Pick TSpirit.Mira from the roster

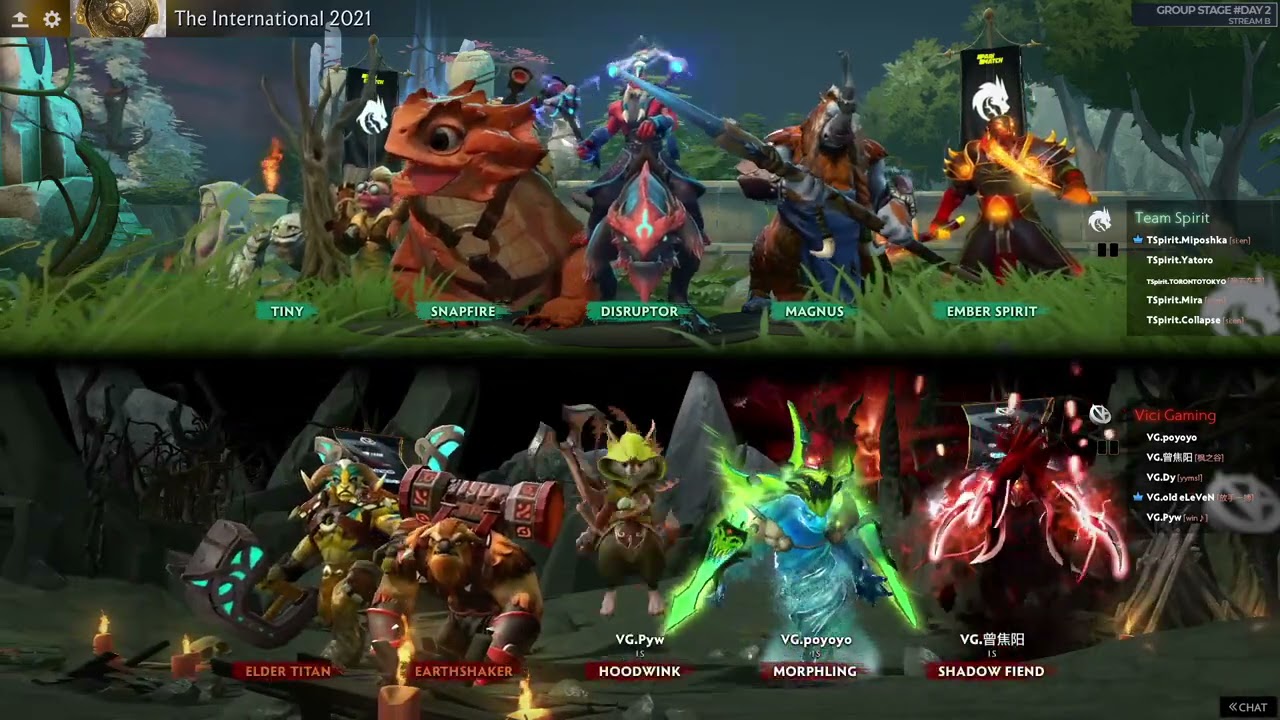click(1175, 300)
